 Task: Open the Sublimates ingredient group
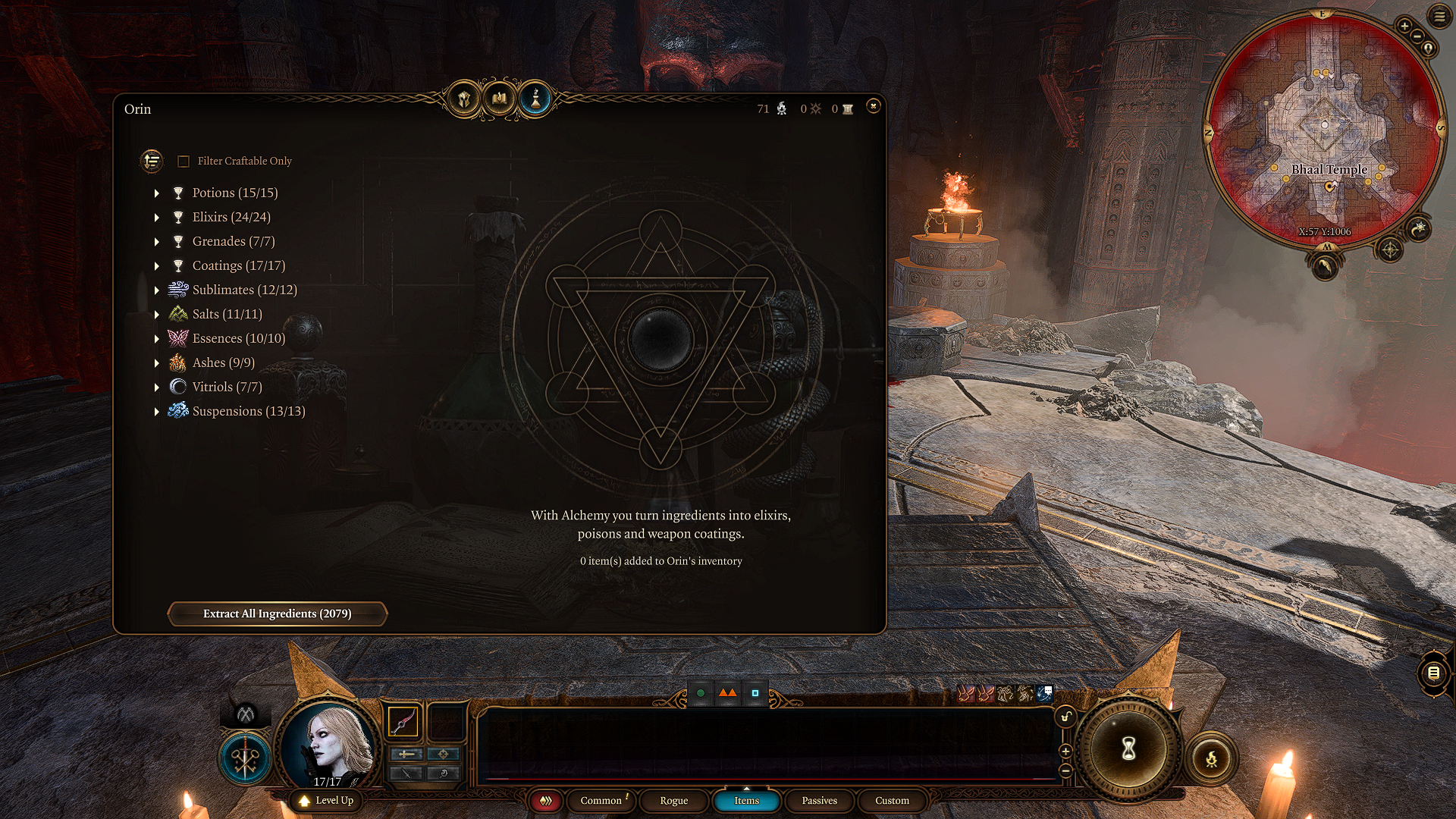tap(157, 290)
